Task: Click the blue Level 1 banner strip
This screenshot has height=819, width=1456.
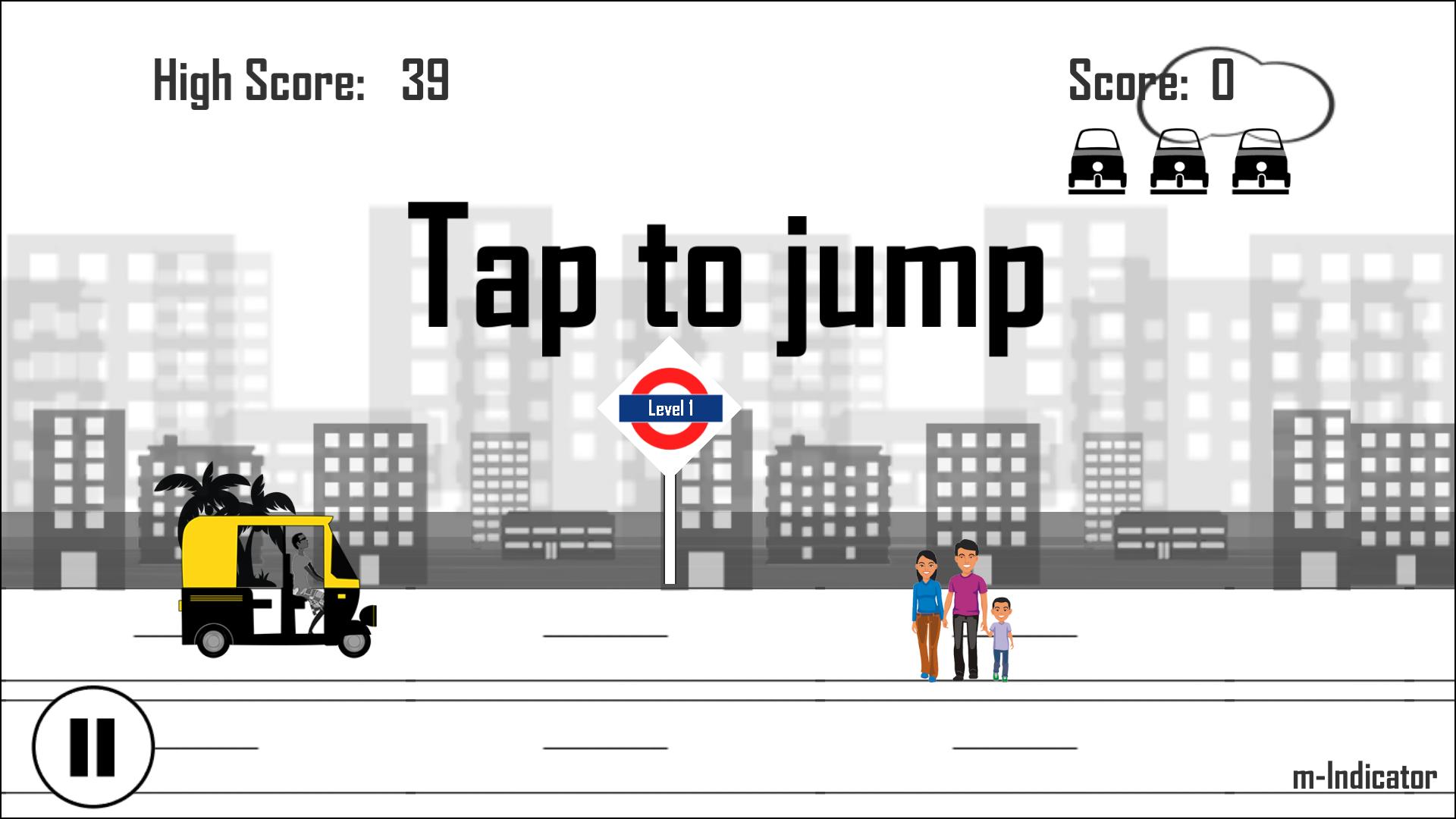Action: coord(670,408)
